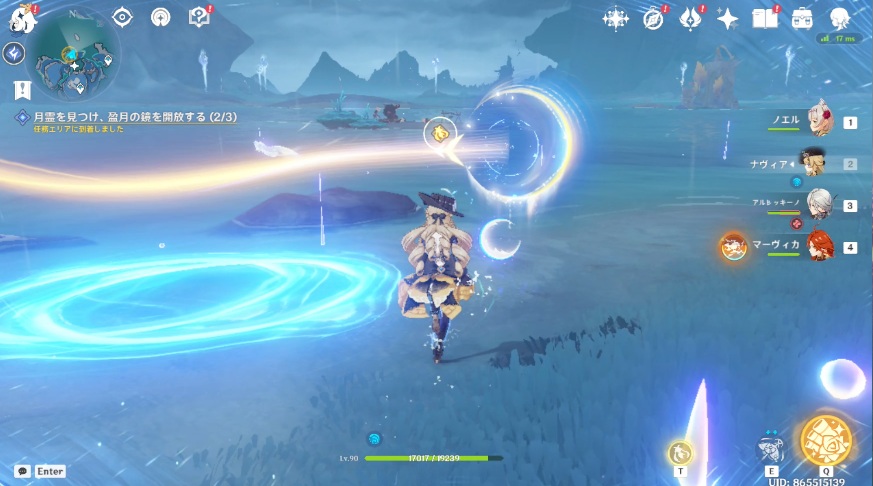This screenshot has width=873, height=486.
Task: Use Navia's Elemental Skill icon
Action: coord(771,449)
